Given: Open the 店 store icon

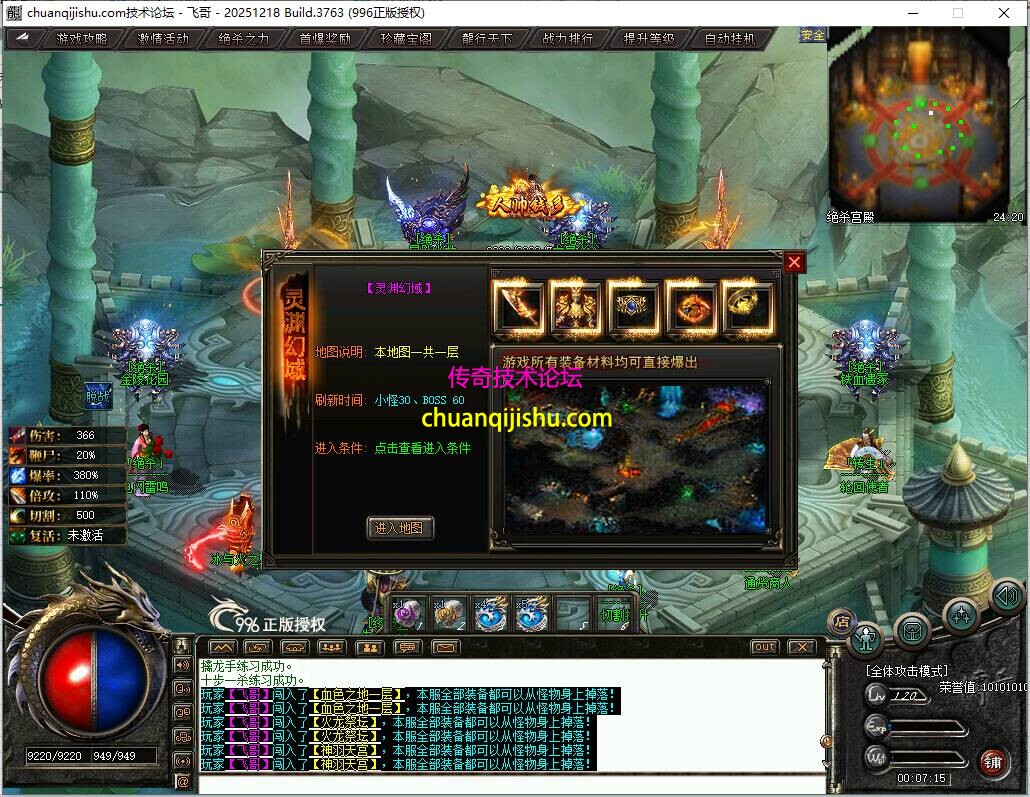Looking at the screenshot, I should point(841,620).
